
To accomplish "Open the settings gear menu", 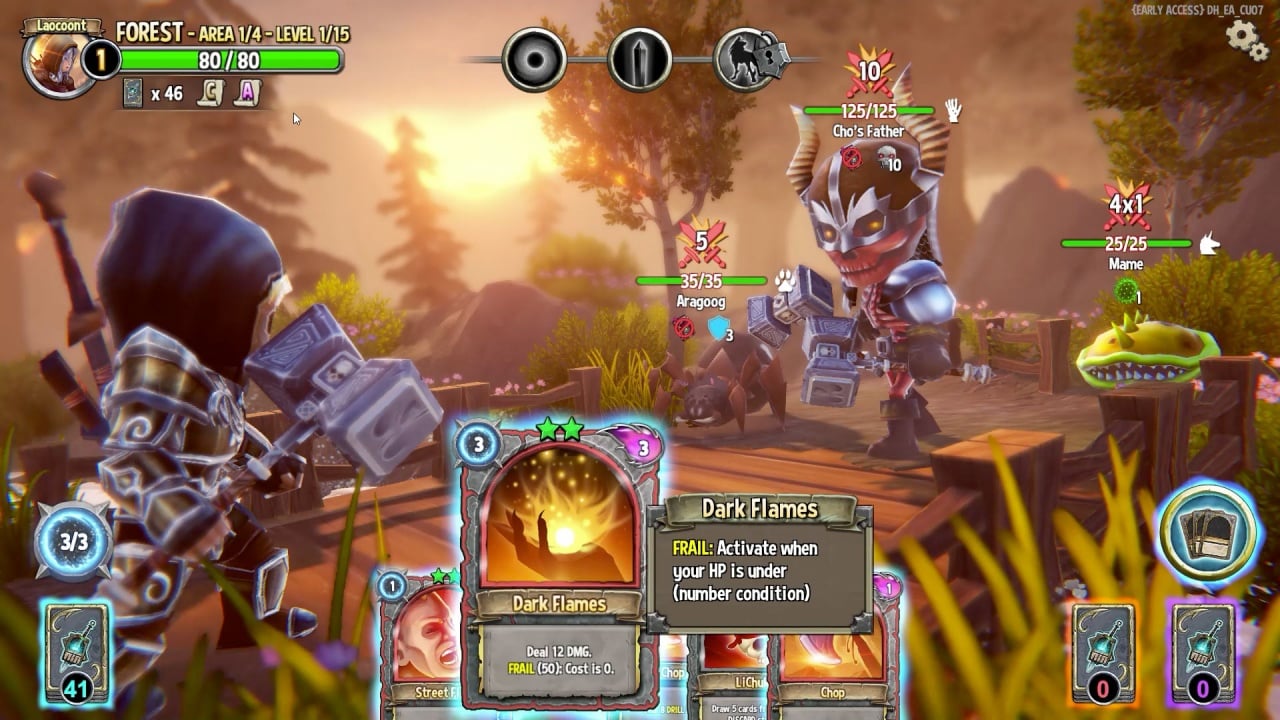I will point(1246,38).
